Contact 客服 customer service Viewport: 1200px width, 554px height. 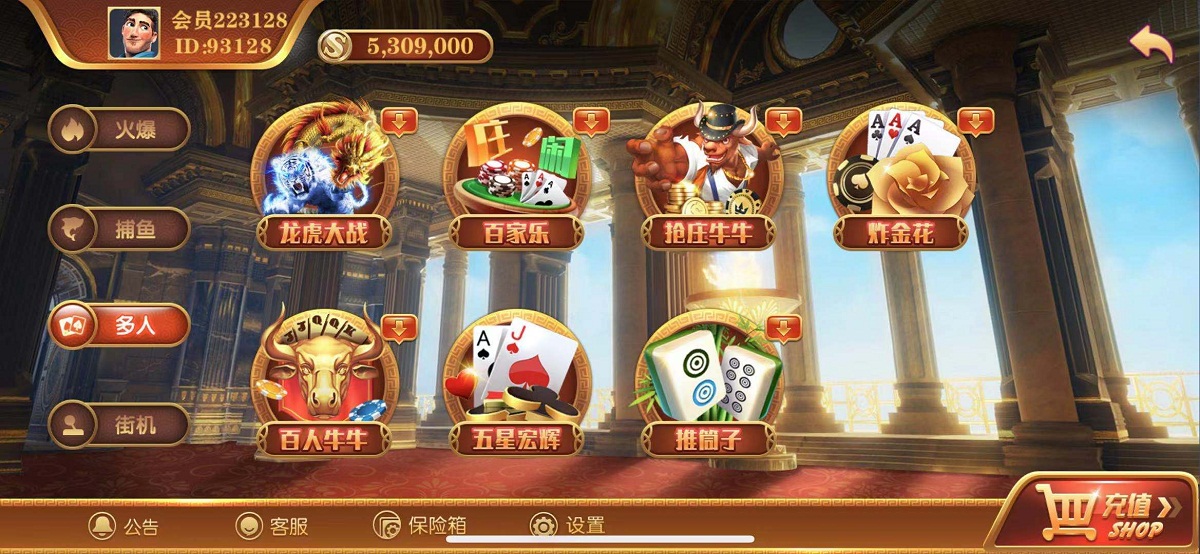coord(272,526)
